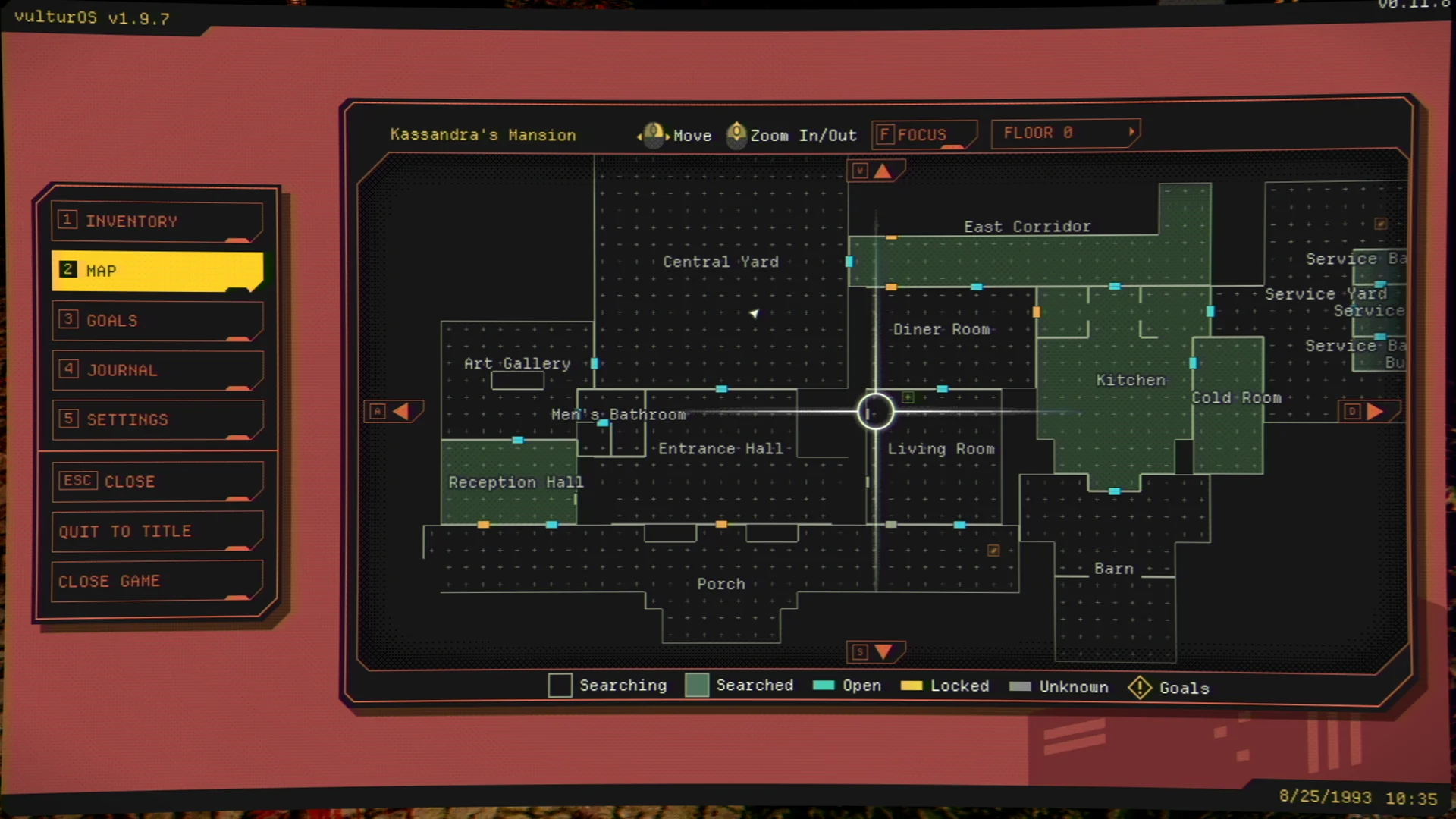1456x819 pixels.
Task: Close the vulturOS menu
Action: (x=157, y=482)
